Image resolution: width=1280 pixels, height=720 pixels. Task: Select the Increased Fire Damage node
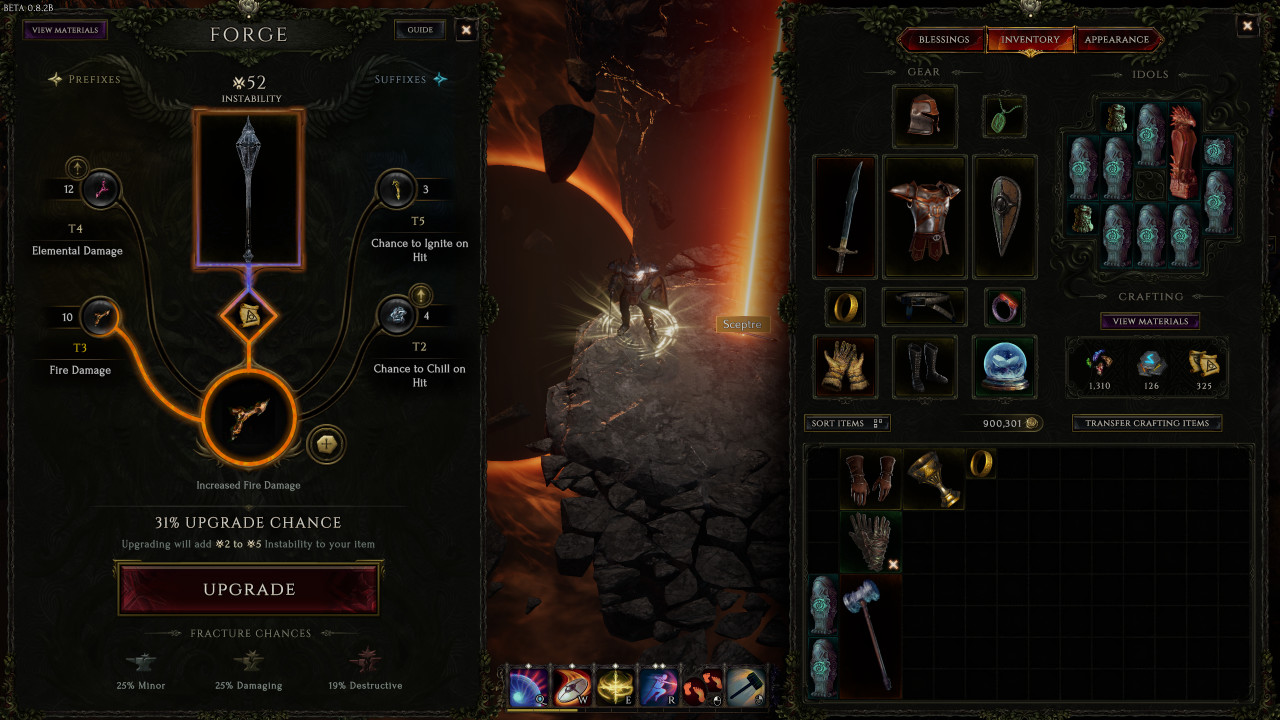248,420
